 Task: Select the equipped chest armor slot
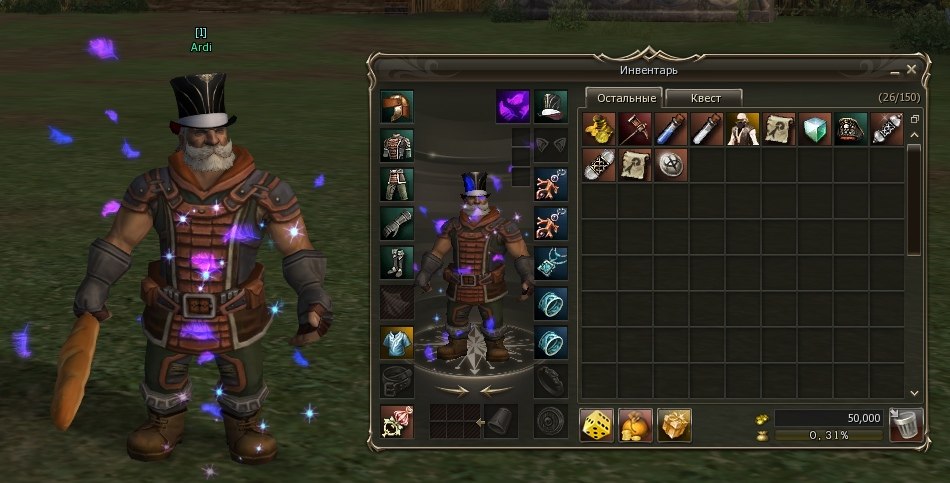(397, 146)
